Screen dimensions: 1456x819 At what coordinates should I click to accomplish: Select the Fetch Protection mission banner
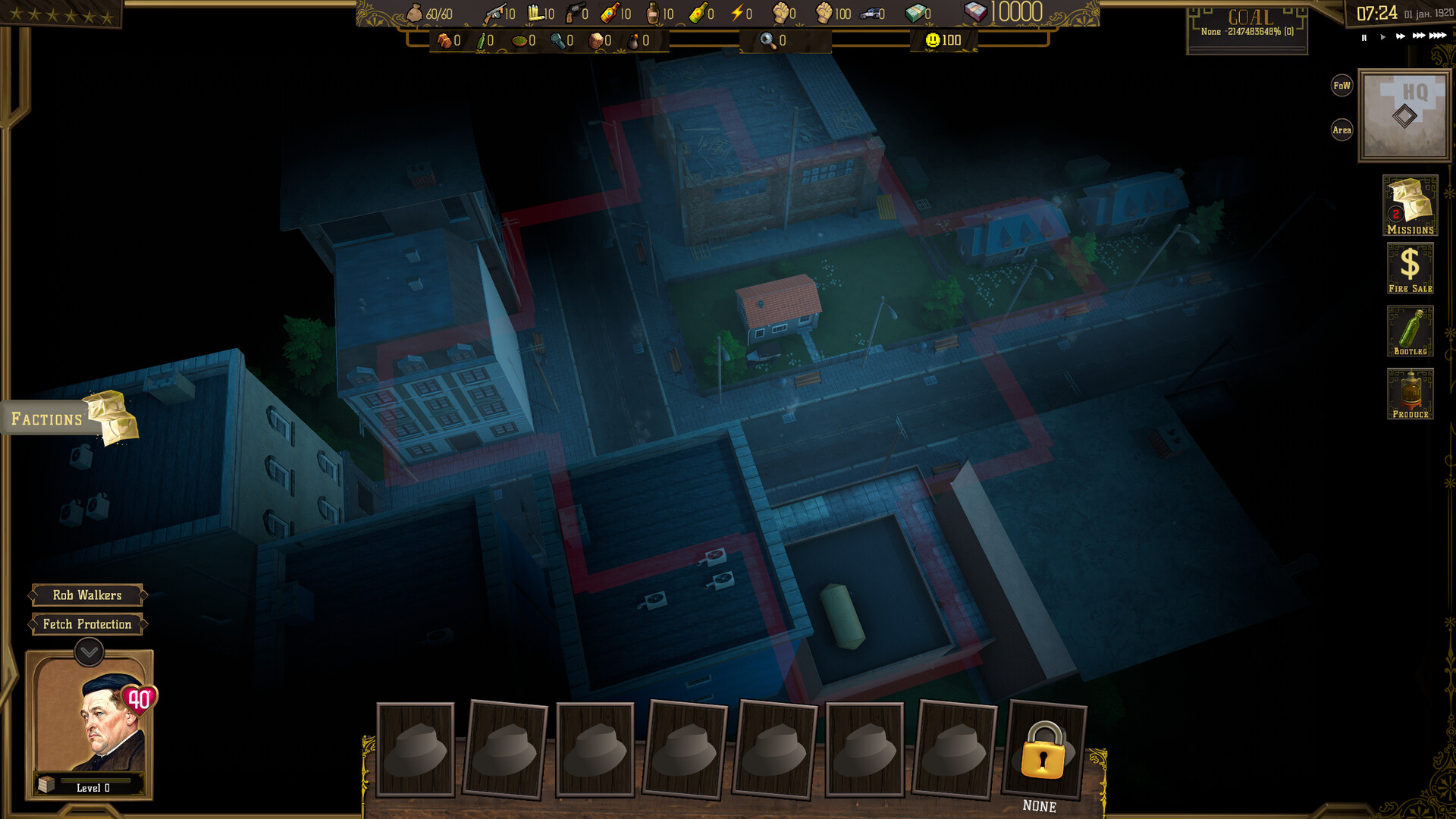coord(86,624)
